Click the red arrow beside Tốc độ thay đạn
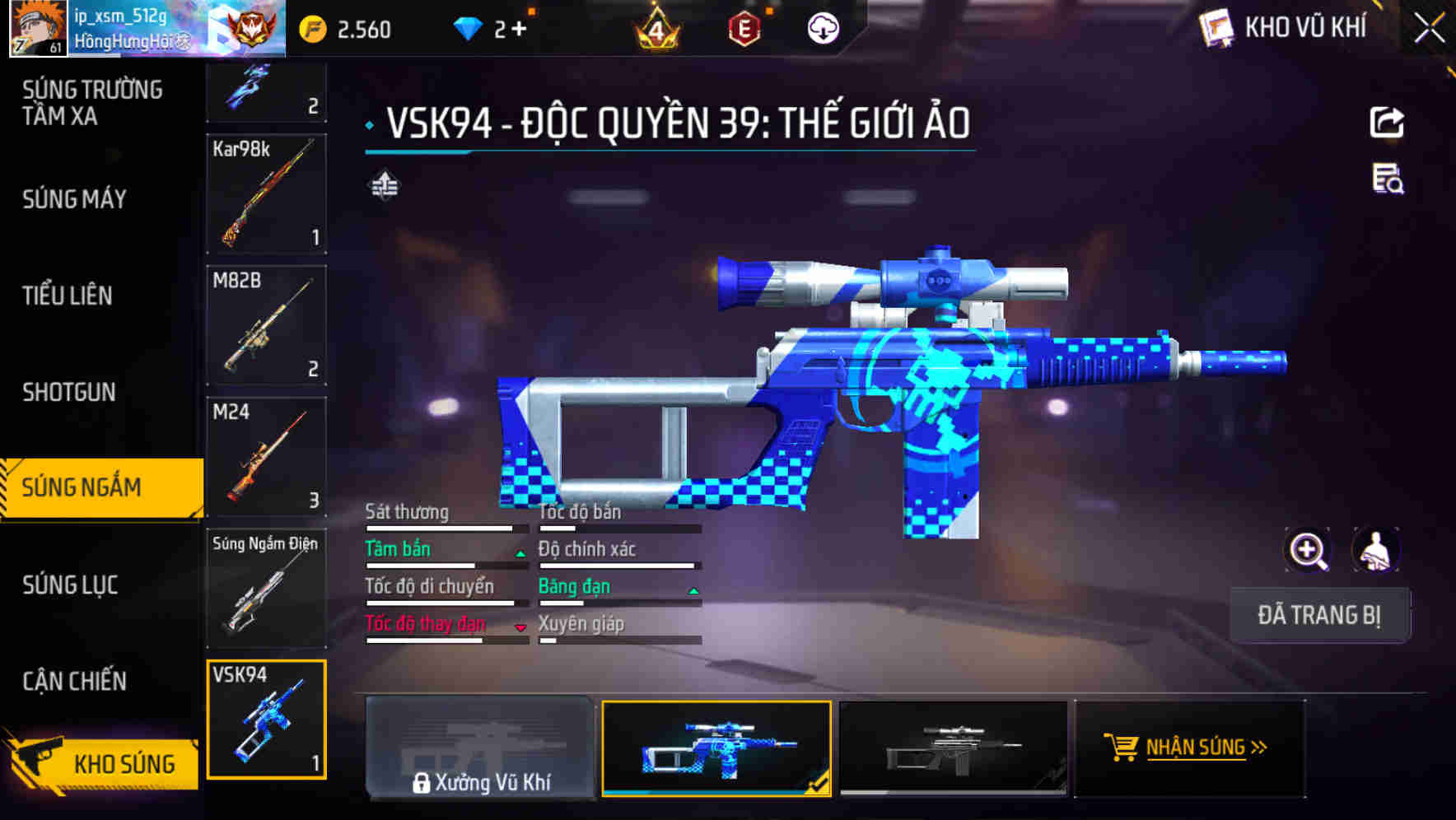The height and width of the screenshot is (820, 1456). 521,627
